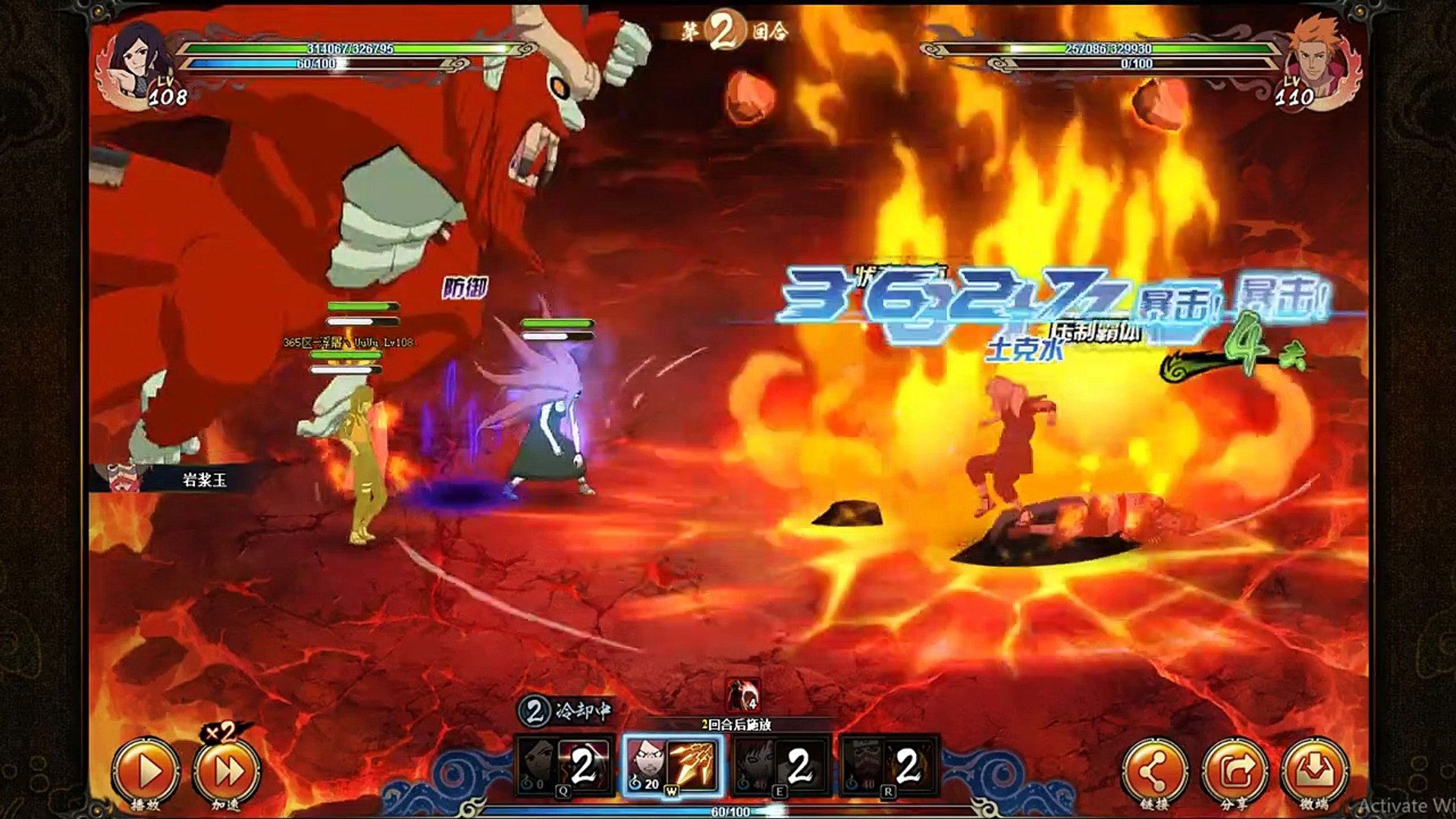
Task: Choose the R skill slot
Action: pyautogui.click(x=890, y=766)
